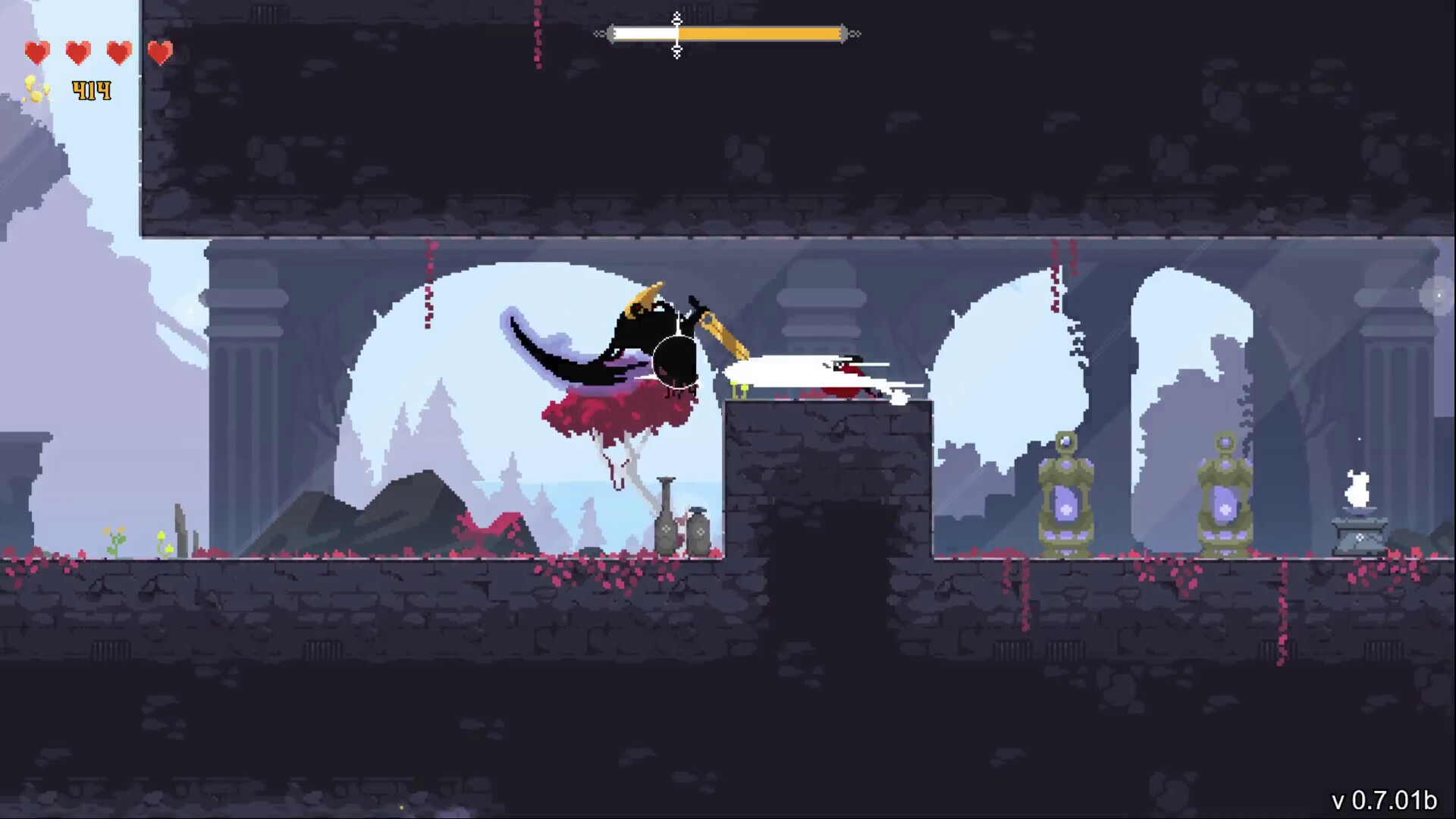Select the fourth heart in the health row
Image resolution: width=1456 pixels, height=819 pixels.
[160, 52]
